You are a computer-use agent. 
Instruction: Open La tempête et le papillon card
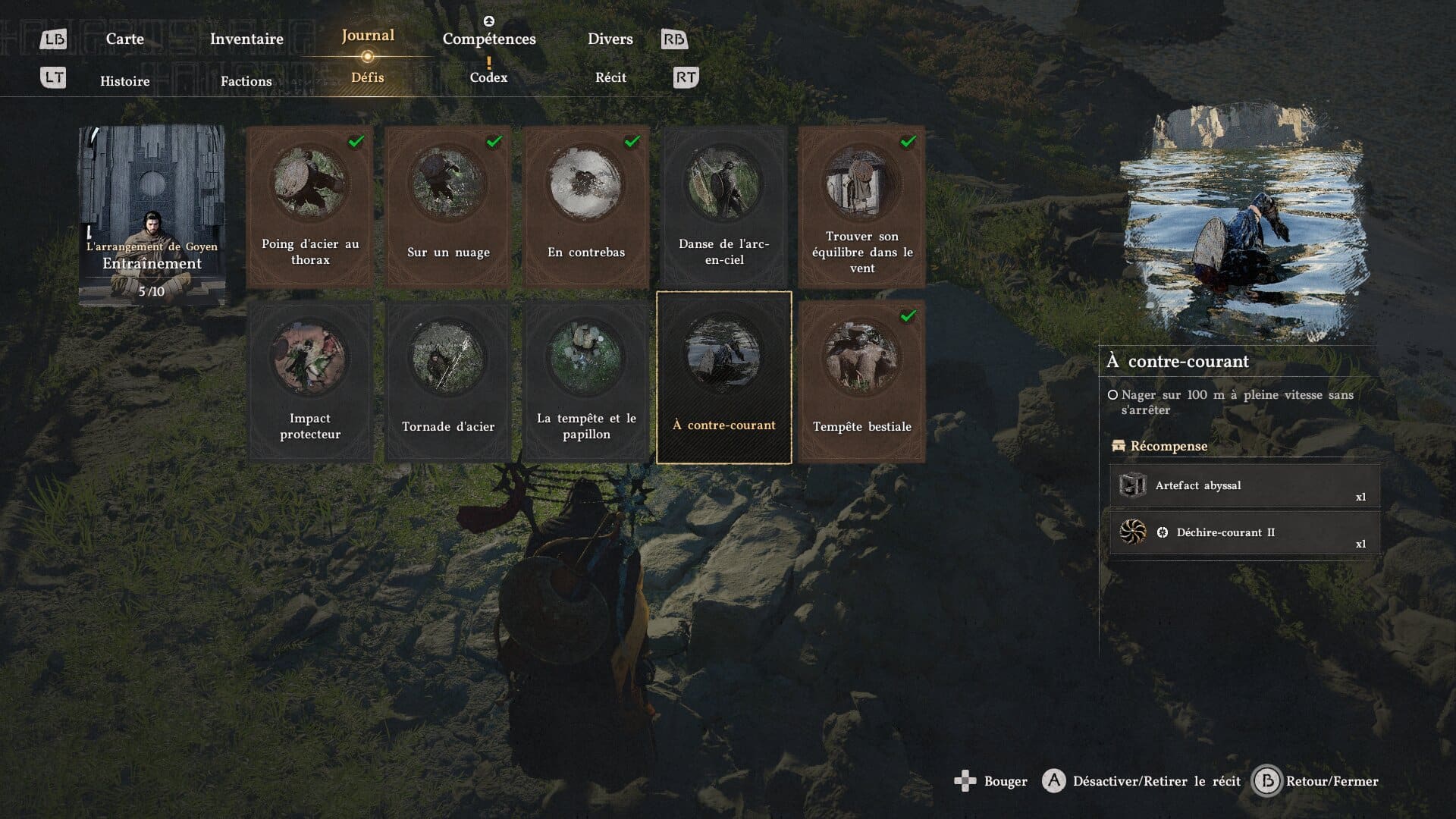pos(585,381)
